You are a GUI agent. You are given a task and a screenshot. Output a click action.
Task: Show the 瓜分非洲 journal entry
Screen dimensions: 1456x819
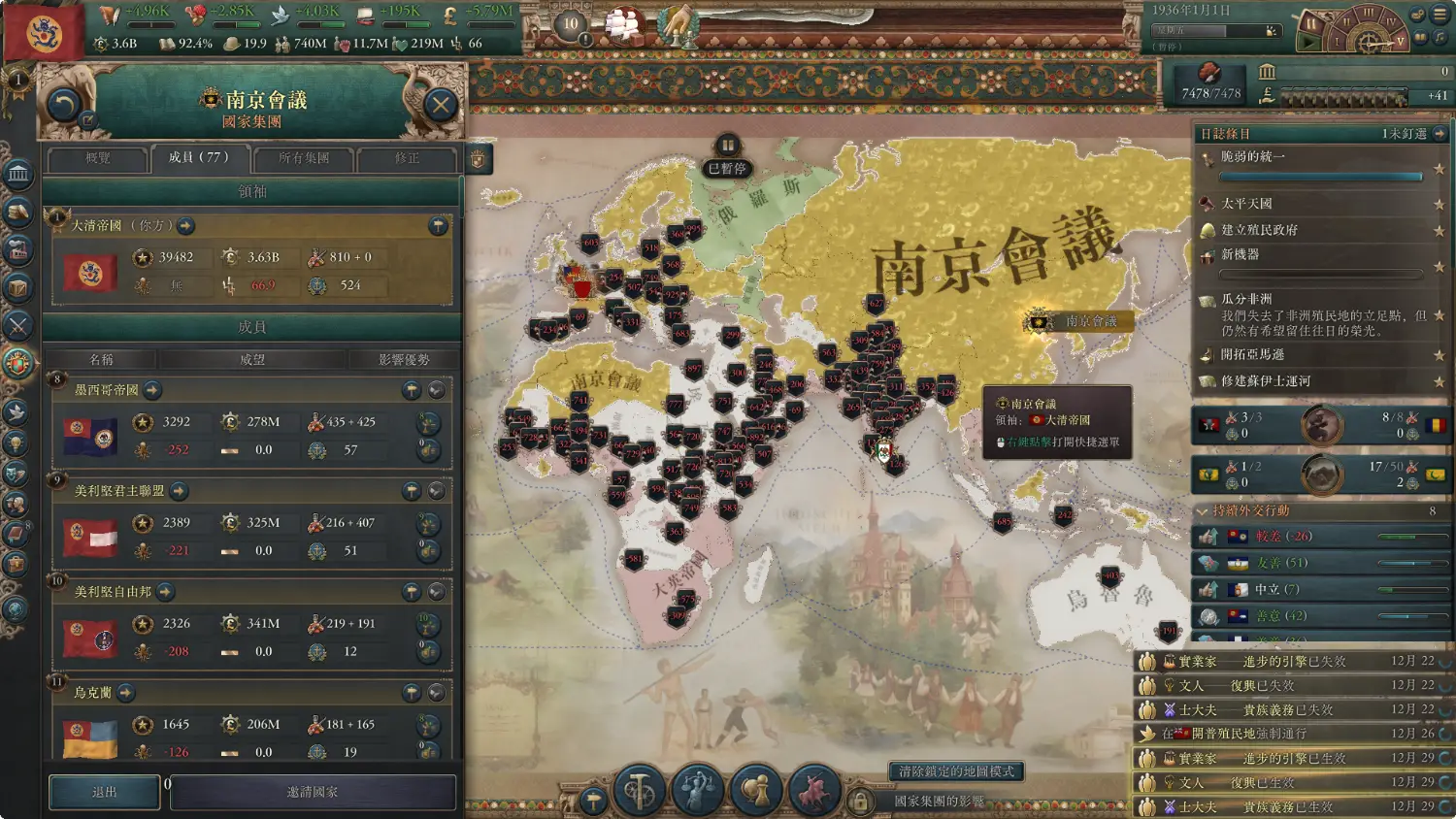tap(1246, 300)
